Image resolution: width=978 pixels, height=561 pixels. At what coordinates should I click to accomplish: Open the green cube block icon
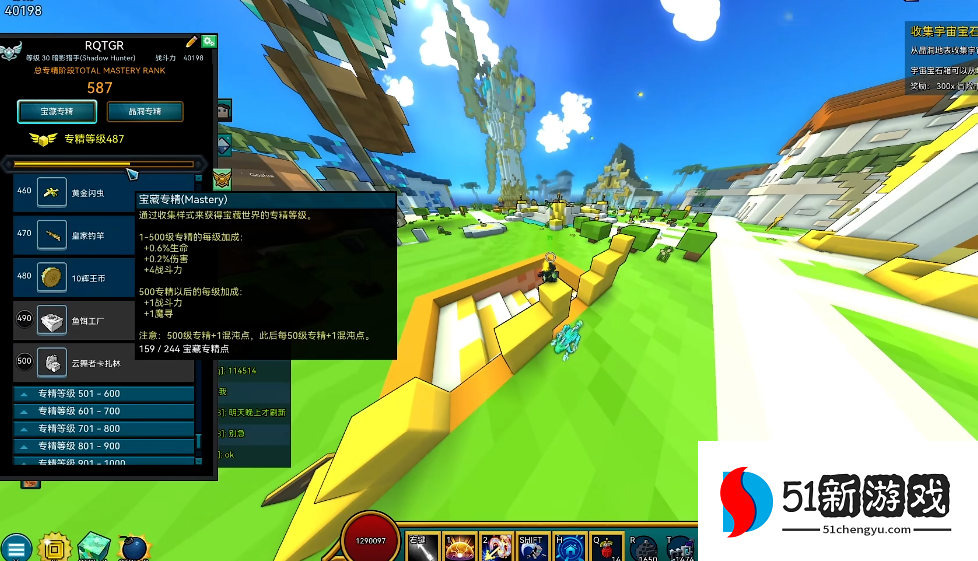[x=93, y=546]
